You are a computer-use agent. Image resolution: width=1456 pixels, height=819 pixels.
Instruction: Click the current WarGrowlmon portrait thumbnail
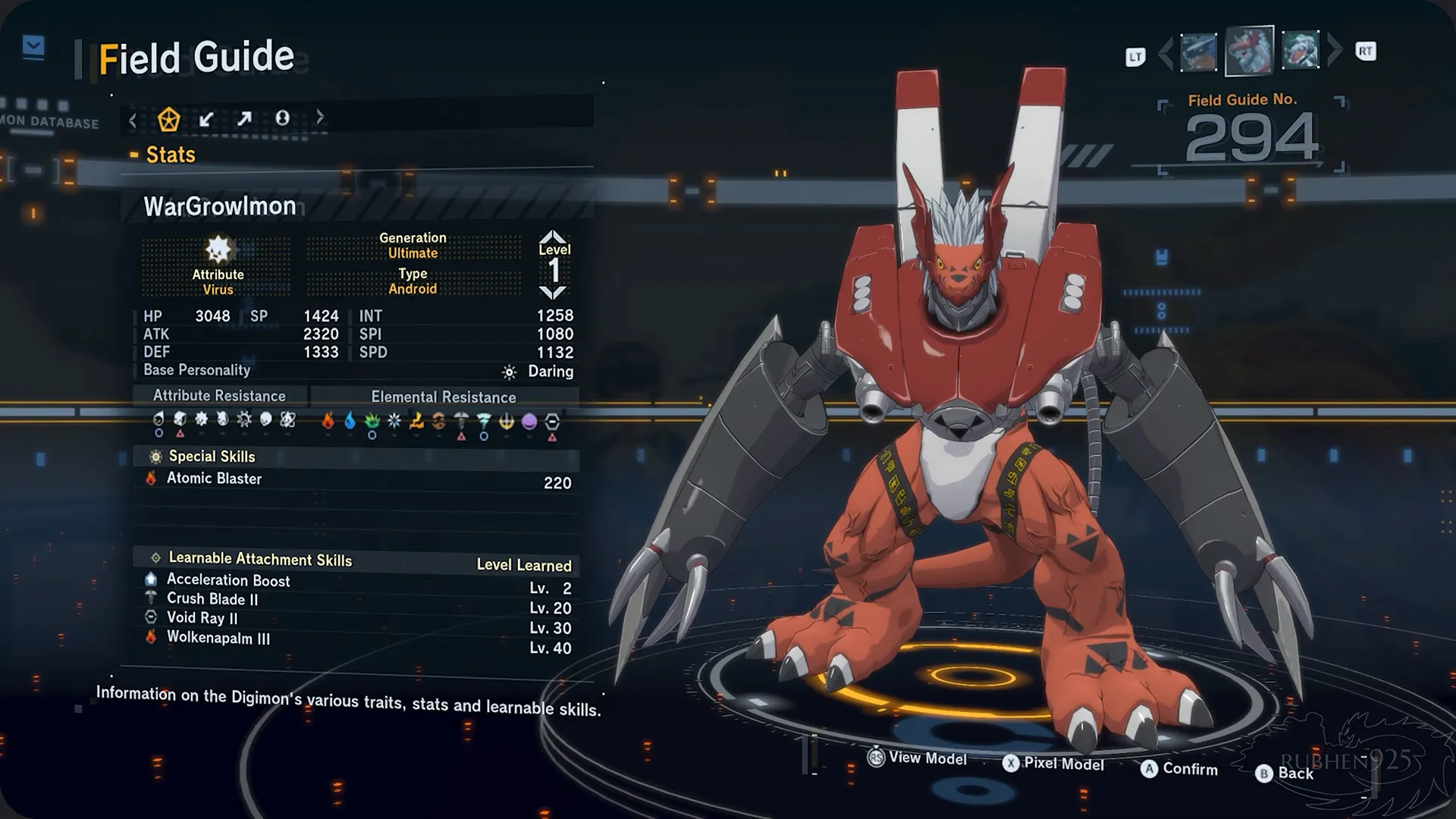tap(1249, 51)
